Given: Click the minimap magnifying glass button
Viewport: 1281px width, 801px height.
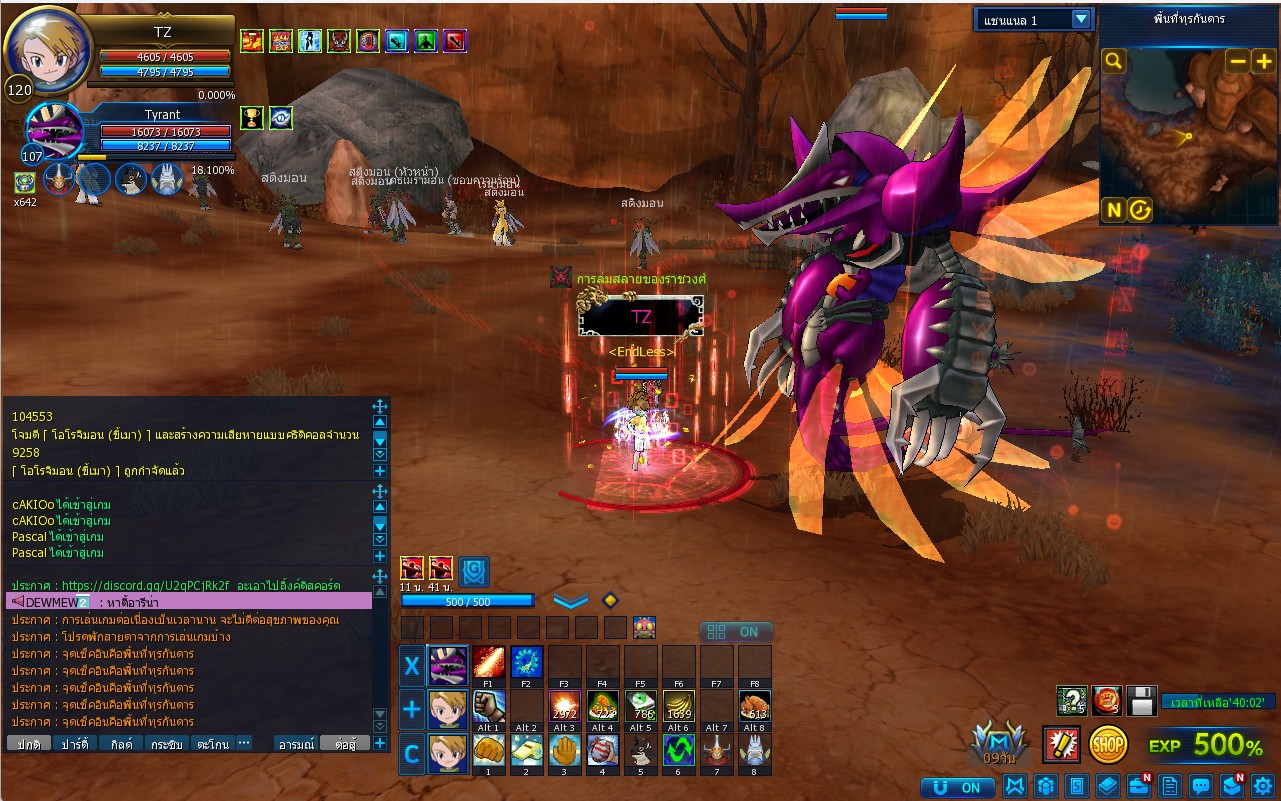Looking at the screenshot, I should click(1113, 62).
